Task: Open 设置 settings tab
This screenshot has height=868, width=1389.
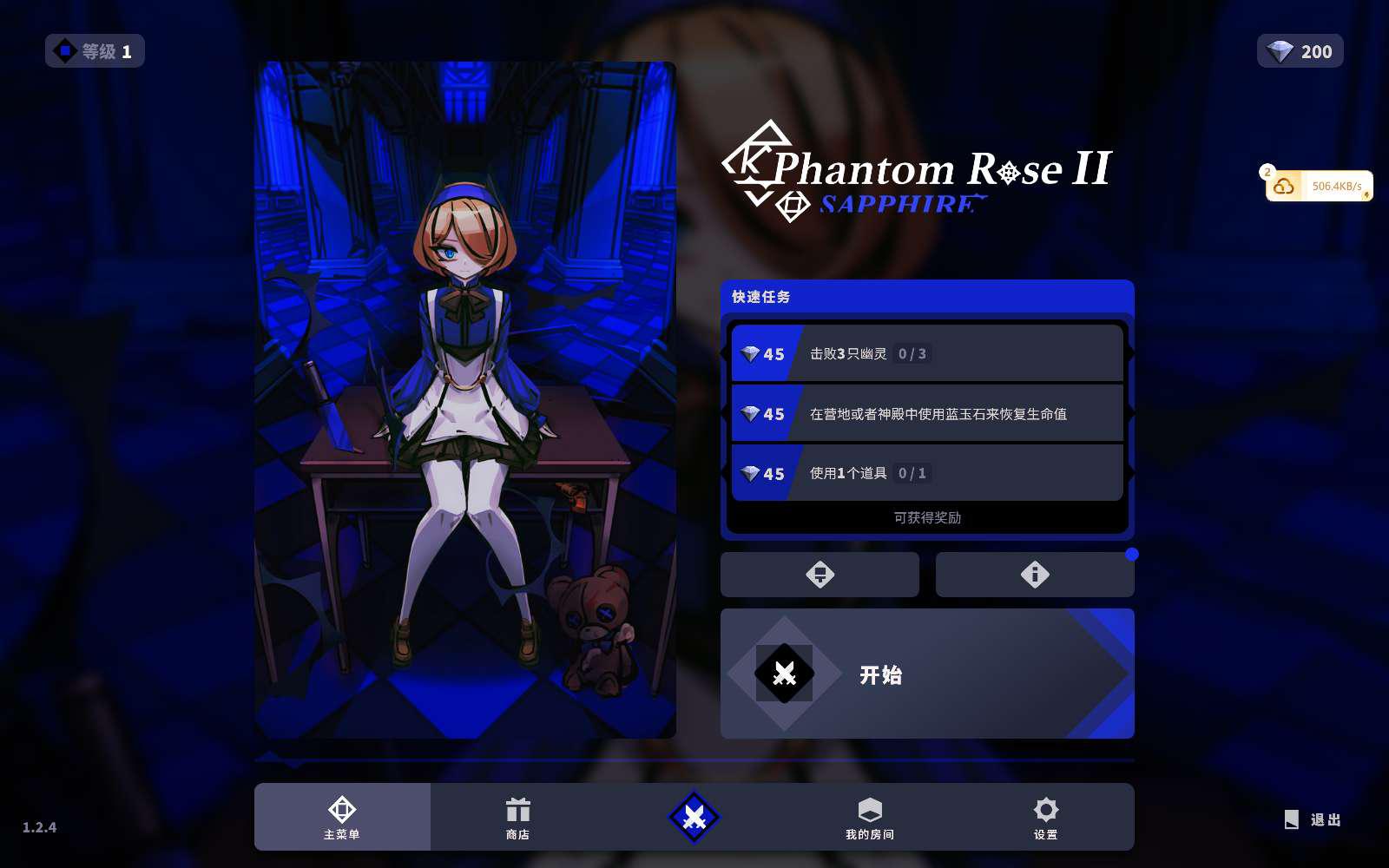Action: point(1045,817)
